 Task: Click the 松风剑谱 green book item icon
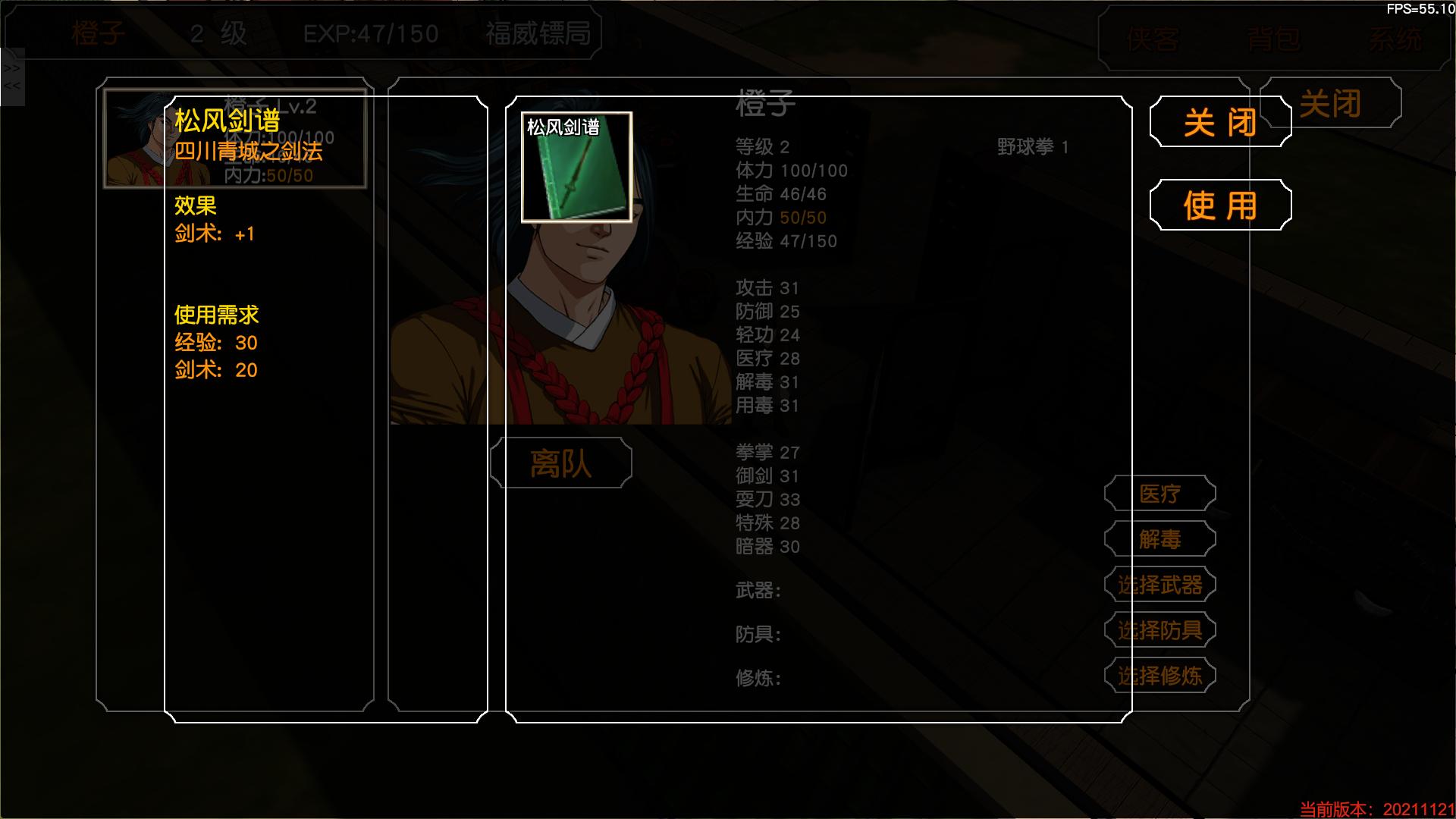(x=576, y=178)
